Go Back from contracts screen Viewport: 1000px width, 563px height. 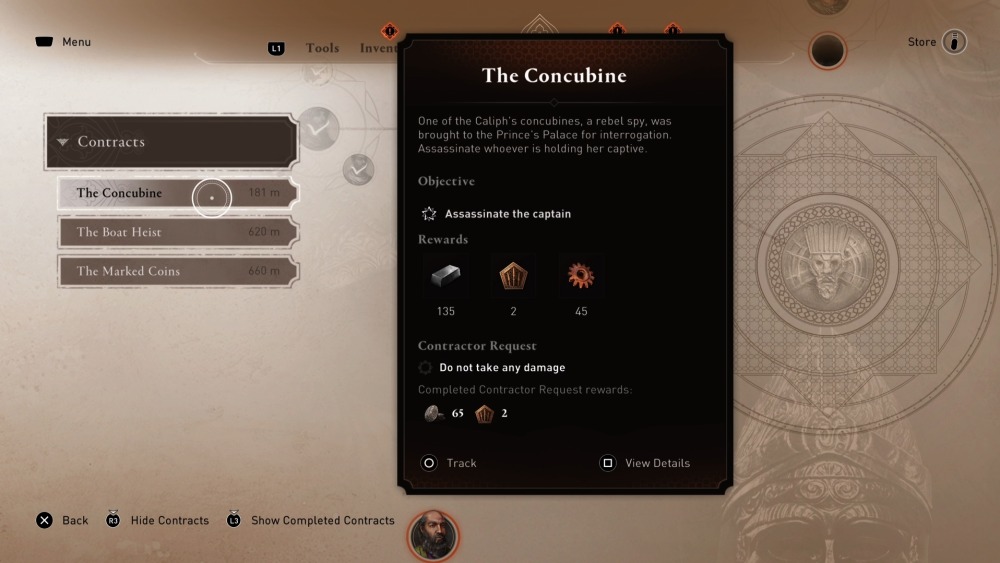pyautogui.click(x=63, y=520)
